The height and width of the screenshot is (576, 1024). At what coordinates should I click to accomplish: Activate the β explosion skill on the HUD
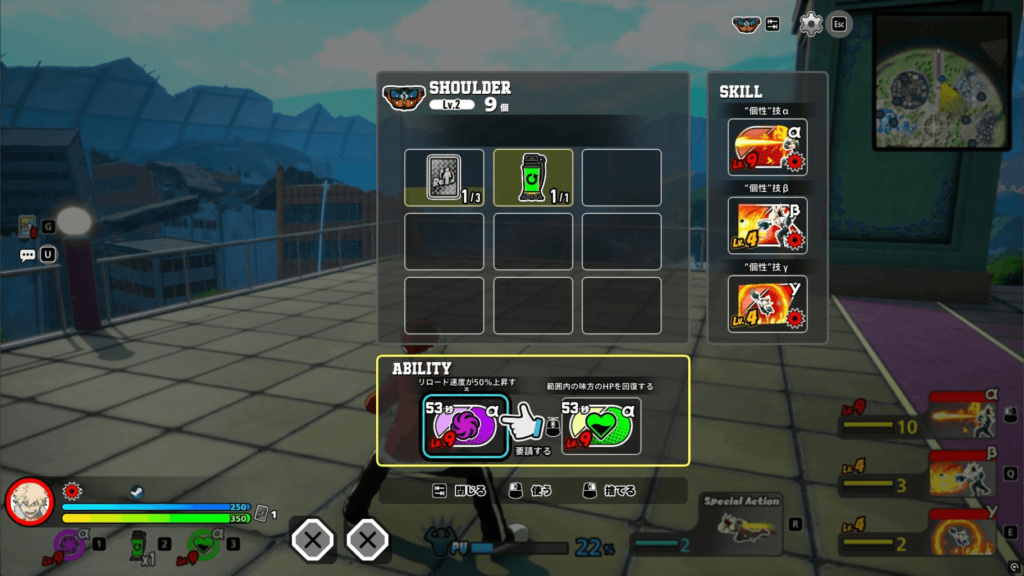[x=963, y=472]
